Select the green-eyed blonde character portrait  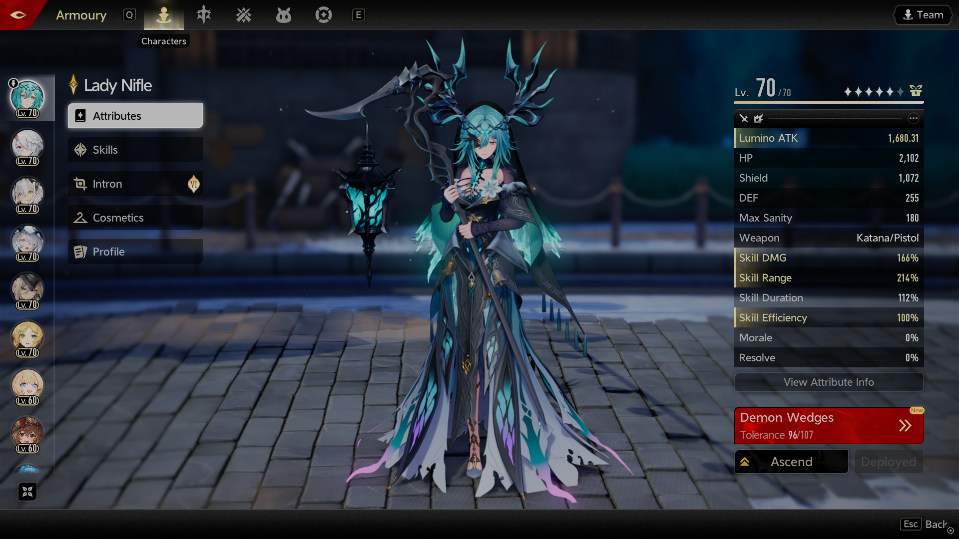point(27,337)
